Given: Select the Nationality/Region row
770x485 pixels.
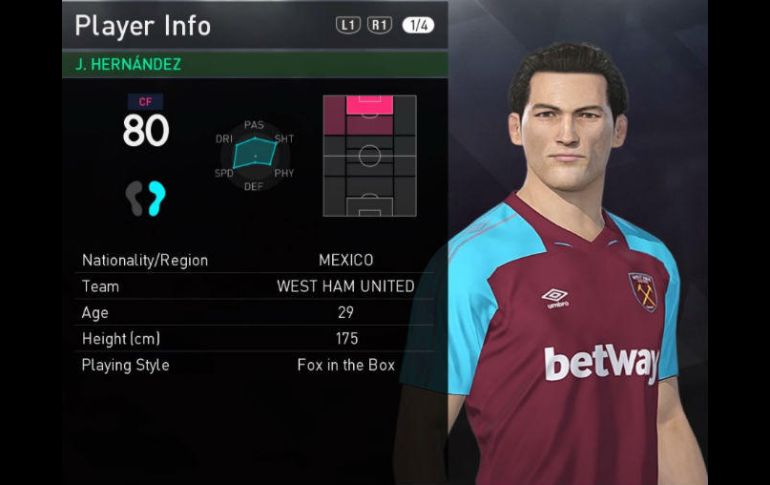Looking at the screenshot, I should (x=255, y=260).
